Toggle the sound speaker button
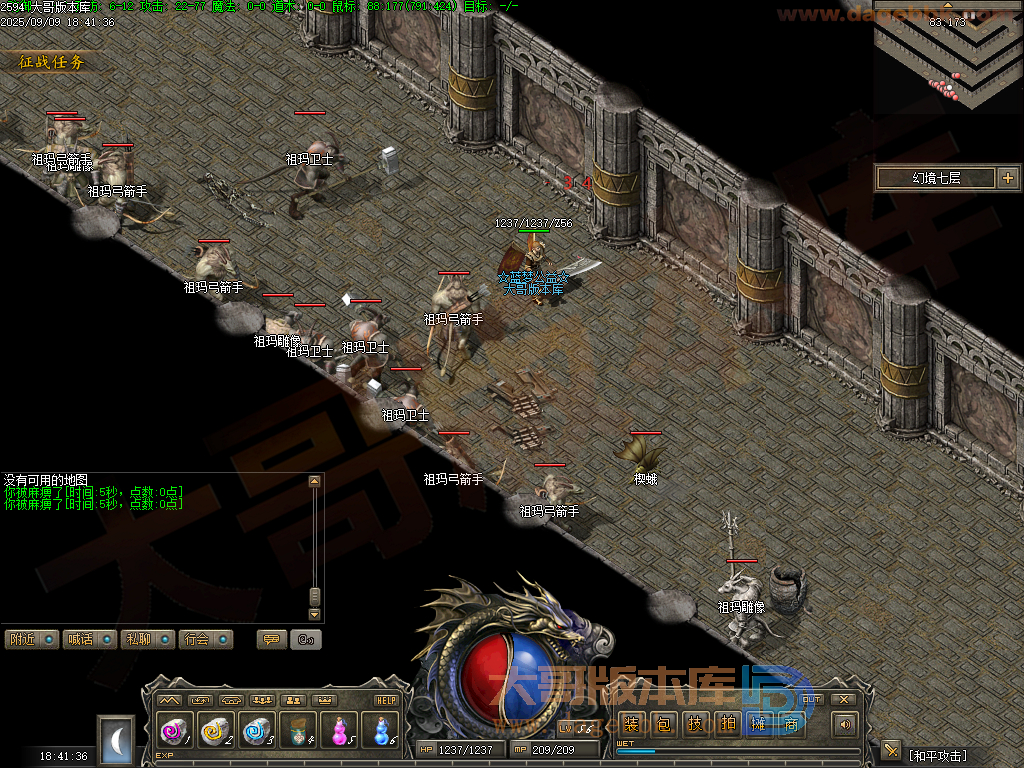The image size is (1024, 768). pos(846,724)
